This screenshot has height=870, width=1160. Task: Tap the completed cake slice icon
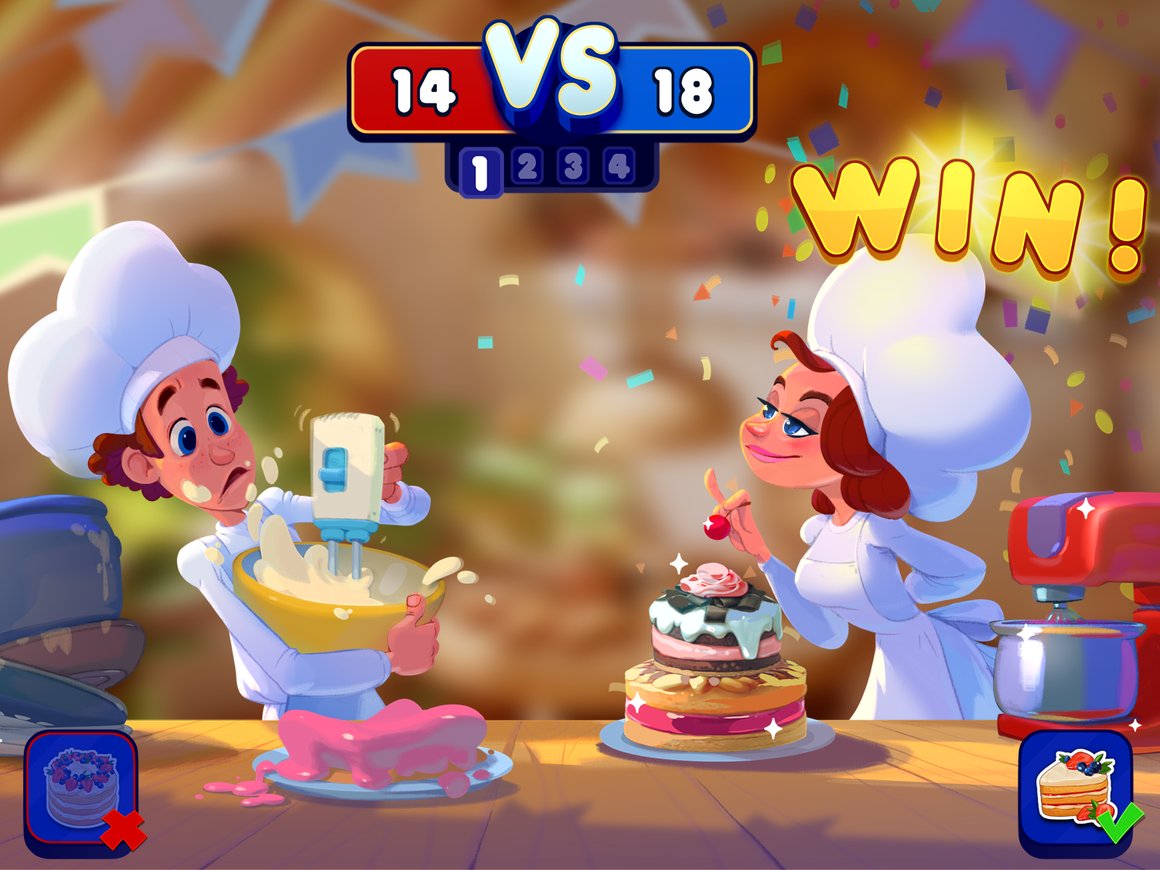tap(1076, 790)
